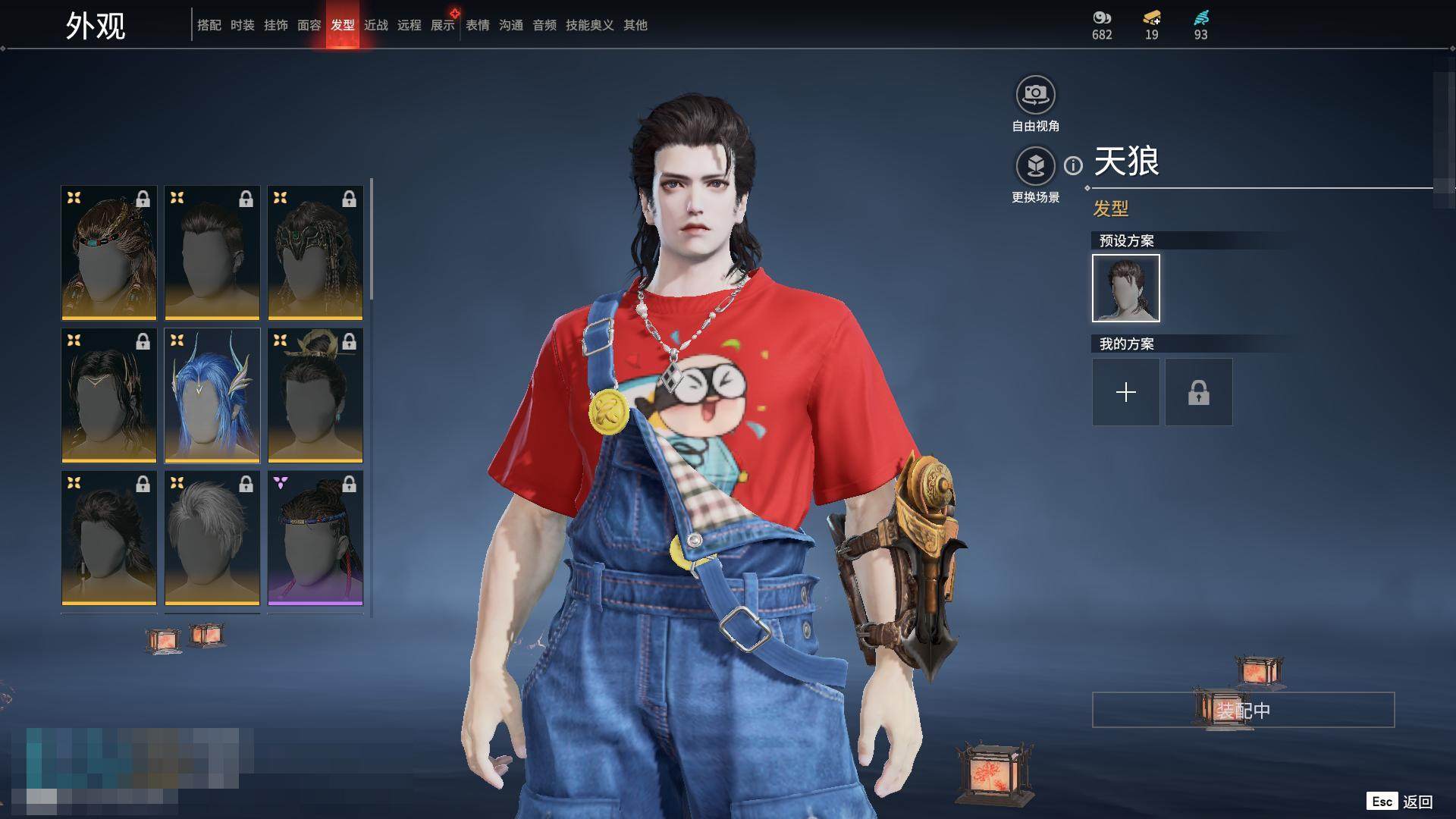Select the hairstyle with green jeweled headband
Screen dimensions: 1456x819
pyautogui.click(x=315, y=253)
